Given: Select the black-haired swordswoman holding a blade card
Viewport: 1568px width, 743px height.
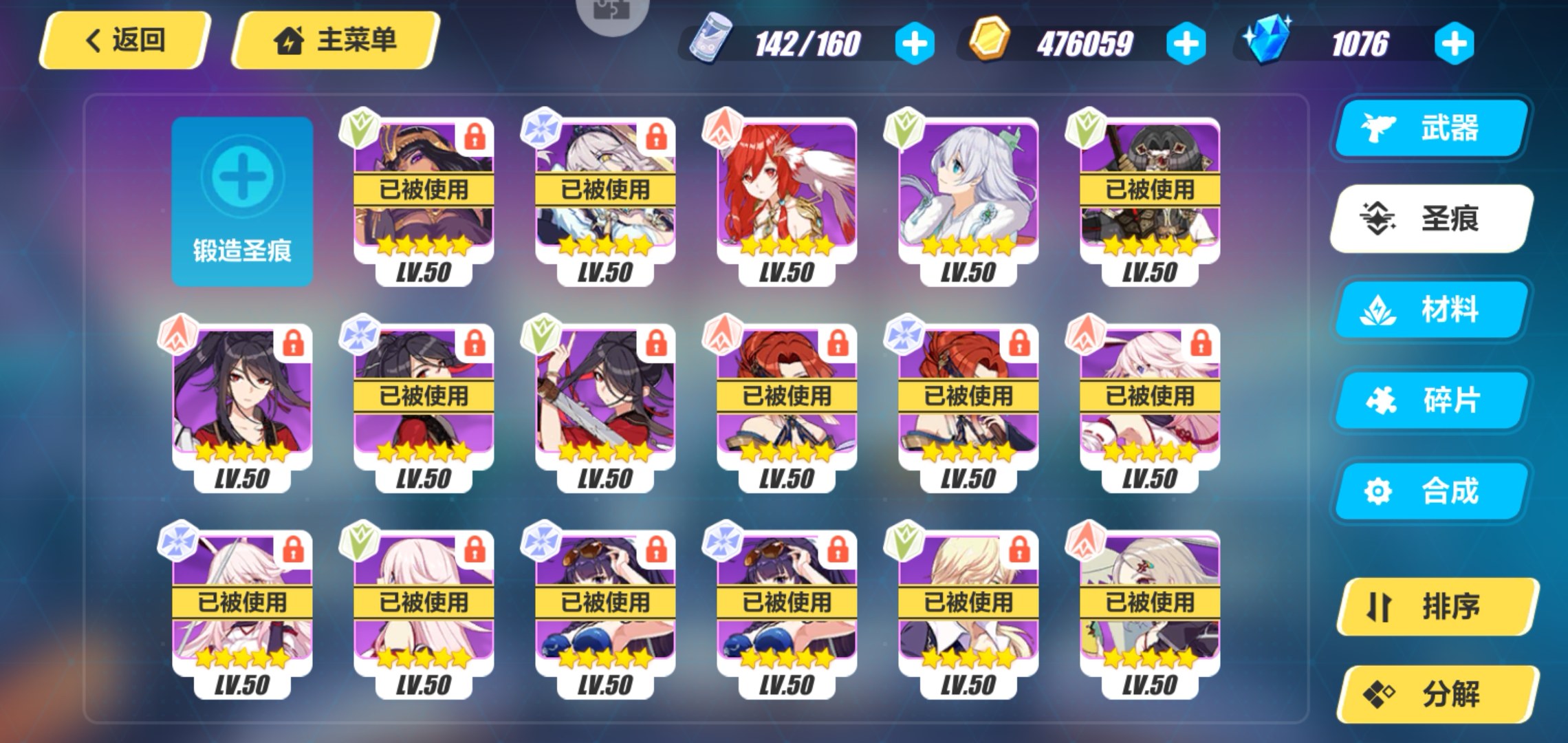Looking at the screenshot, I should click(x=605, y=406).
